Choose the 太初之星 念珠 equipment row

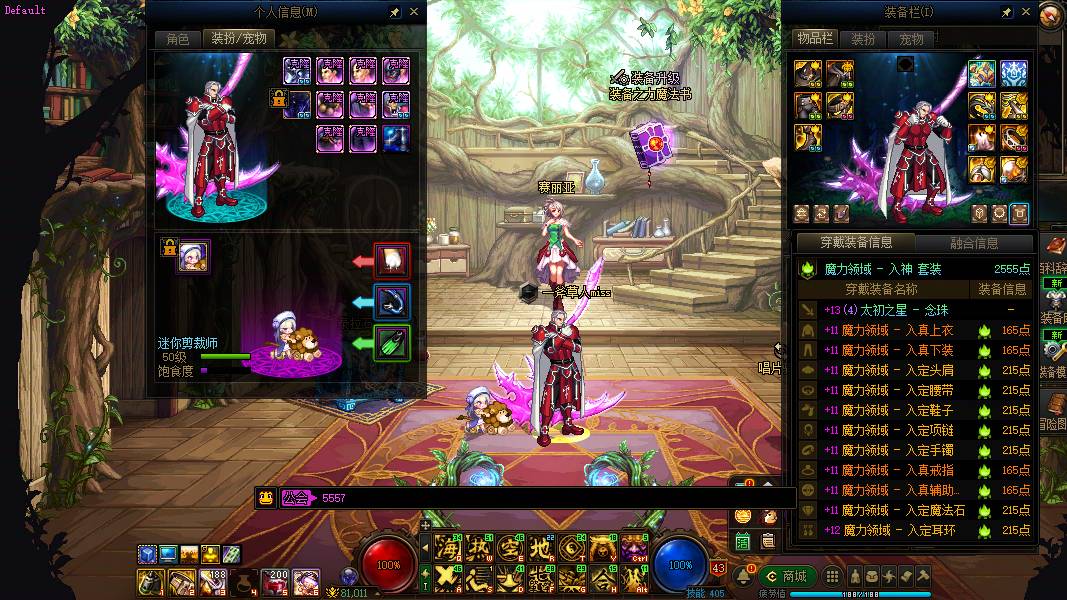point(915,310)
